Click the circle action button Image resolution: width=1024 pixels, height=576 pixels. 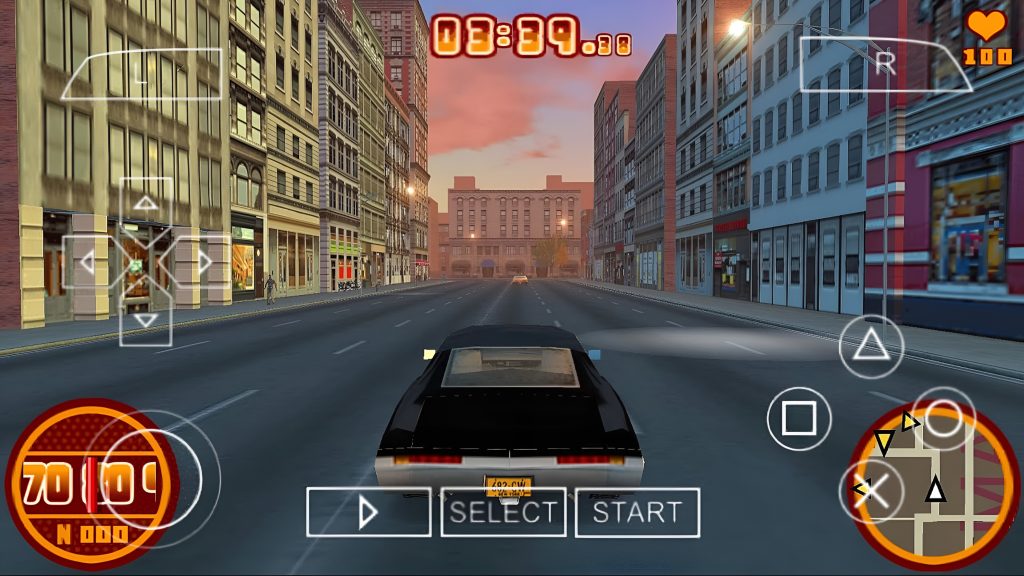coord(944,418)
